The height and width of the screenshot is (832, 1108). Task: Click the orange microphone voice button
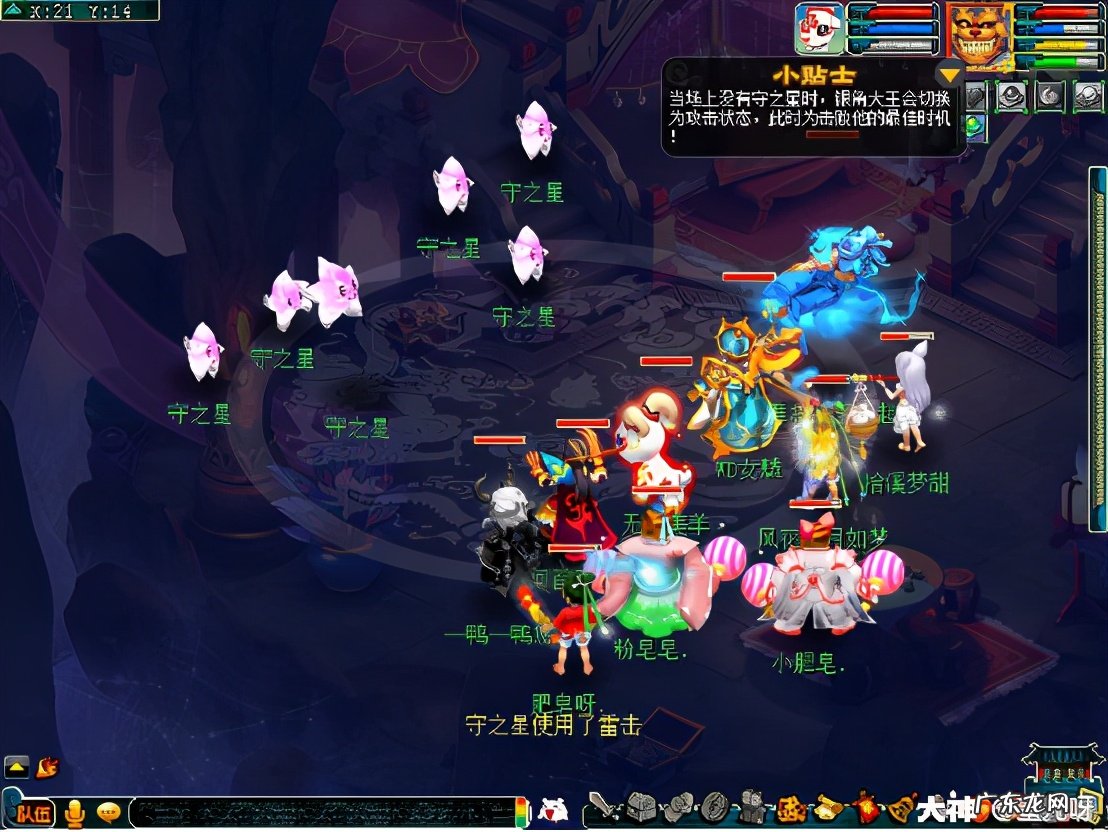pyautogui.click(x=74, y=813)
